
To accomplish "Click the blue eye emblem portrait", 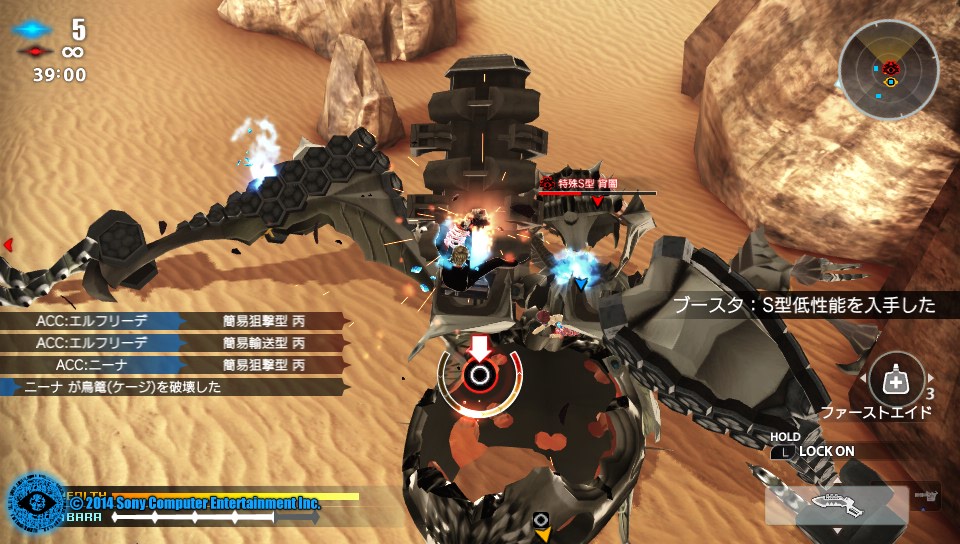I will [x=36, y=502].
